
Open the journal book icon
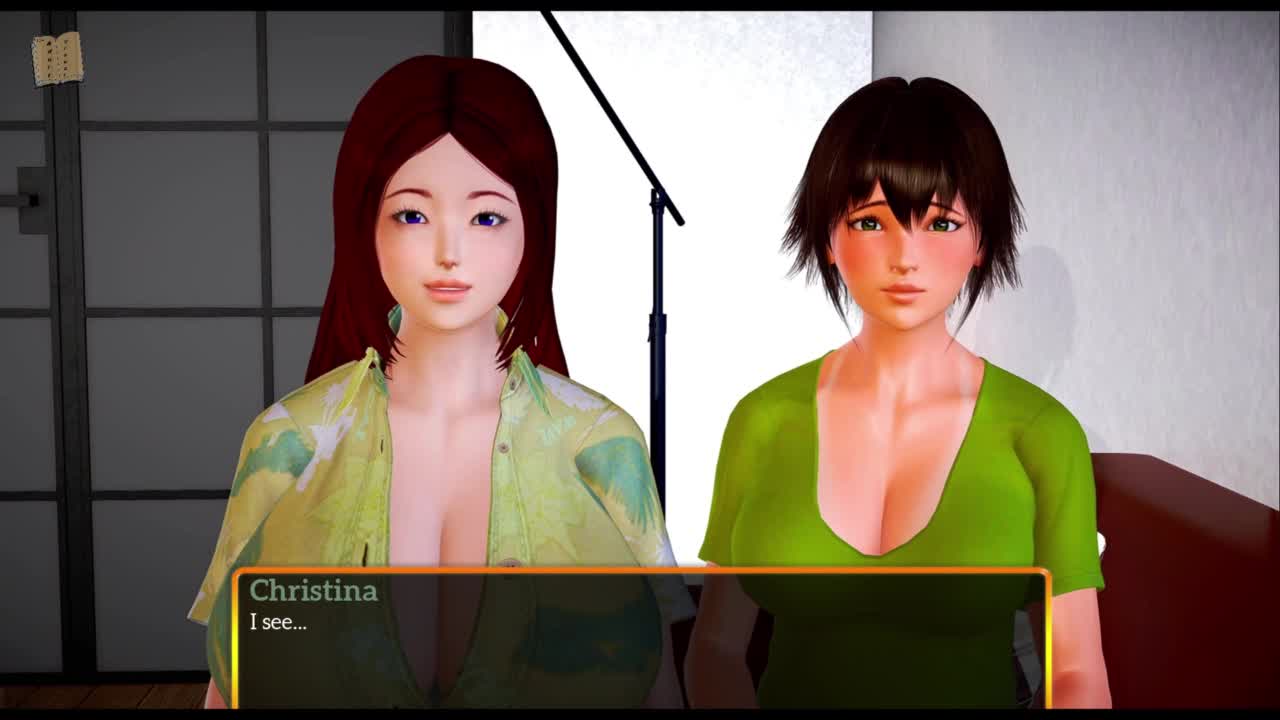(x=57, y=59)
